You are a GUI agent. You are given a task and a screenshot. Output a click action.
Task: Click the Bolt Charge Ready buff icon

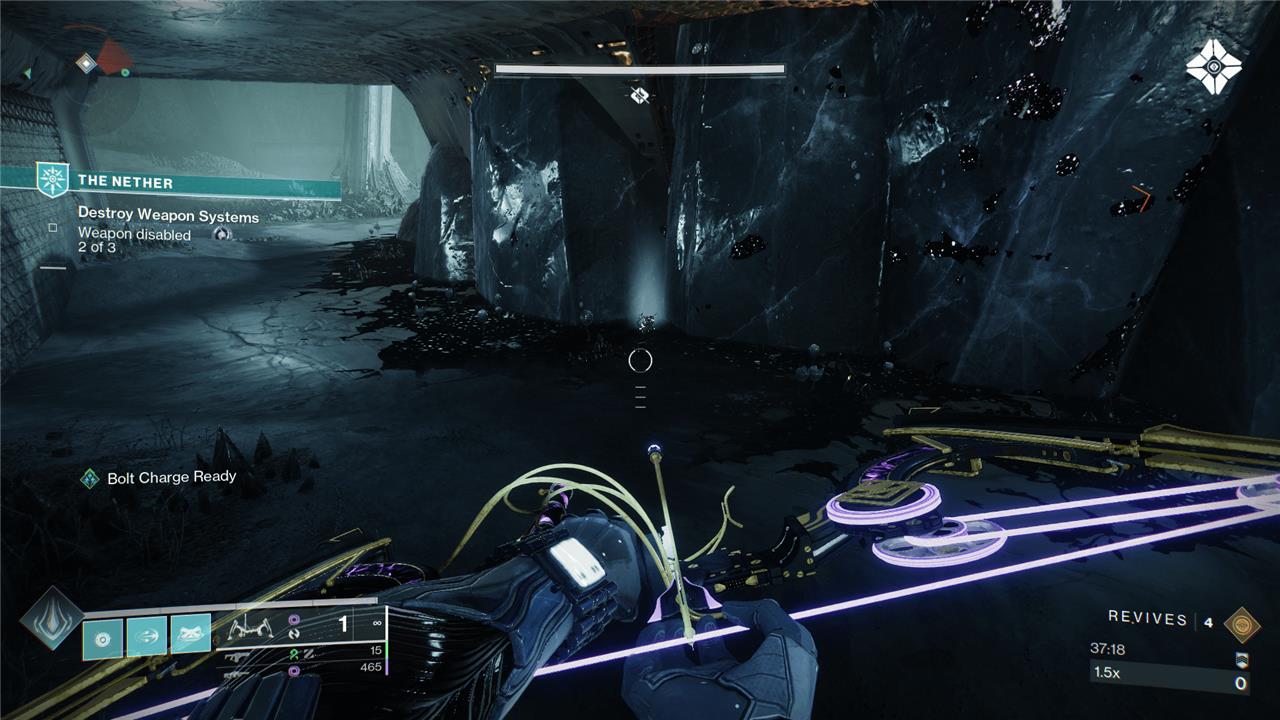tap(90, 478)
